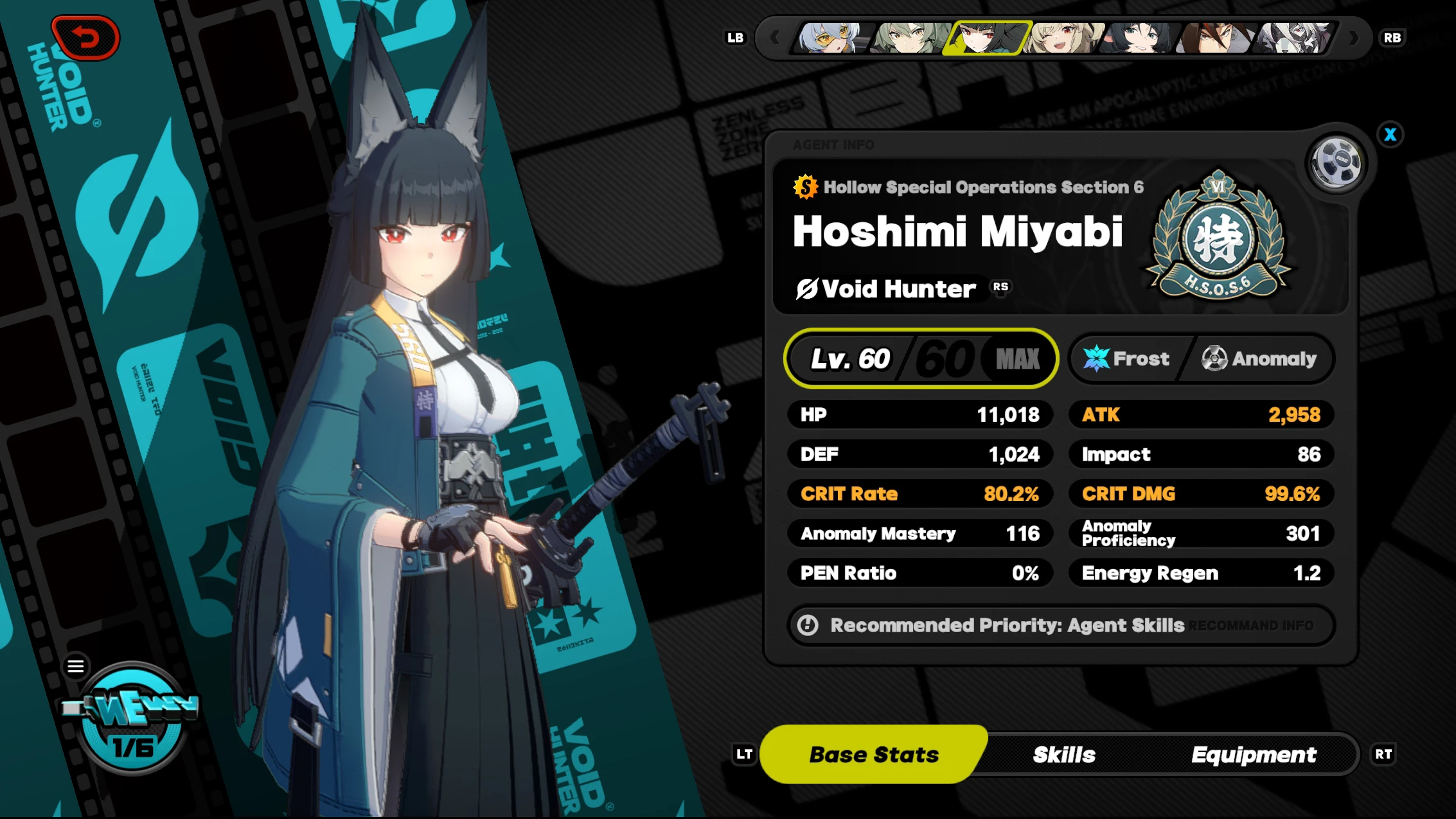1456x819 pixels.
Task: Click the Lv. 60 MAX level bar
Action: click(921, 359)
